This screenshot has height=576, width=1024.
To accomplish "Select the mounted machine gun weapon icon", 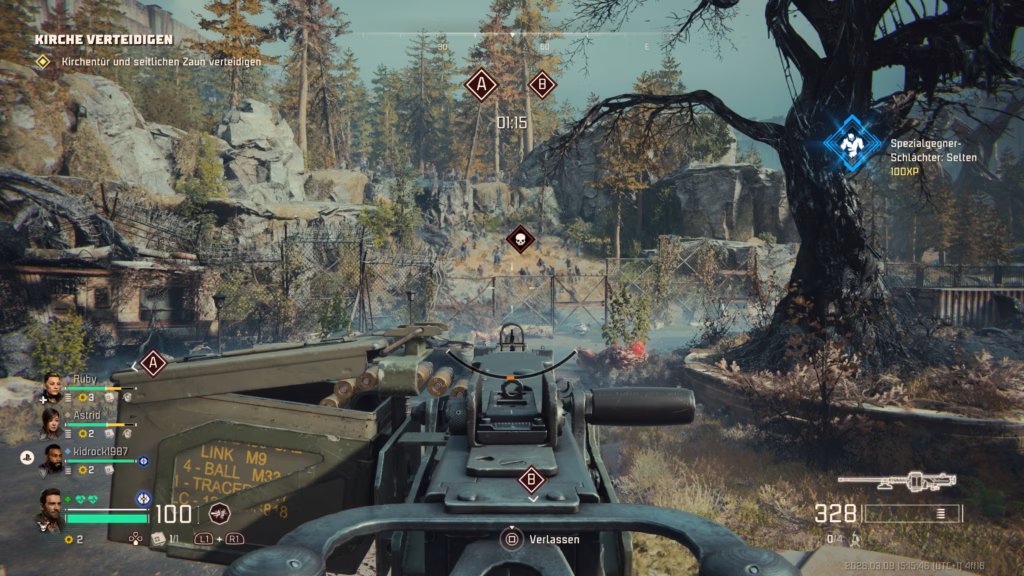I will coord(896,482).
